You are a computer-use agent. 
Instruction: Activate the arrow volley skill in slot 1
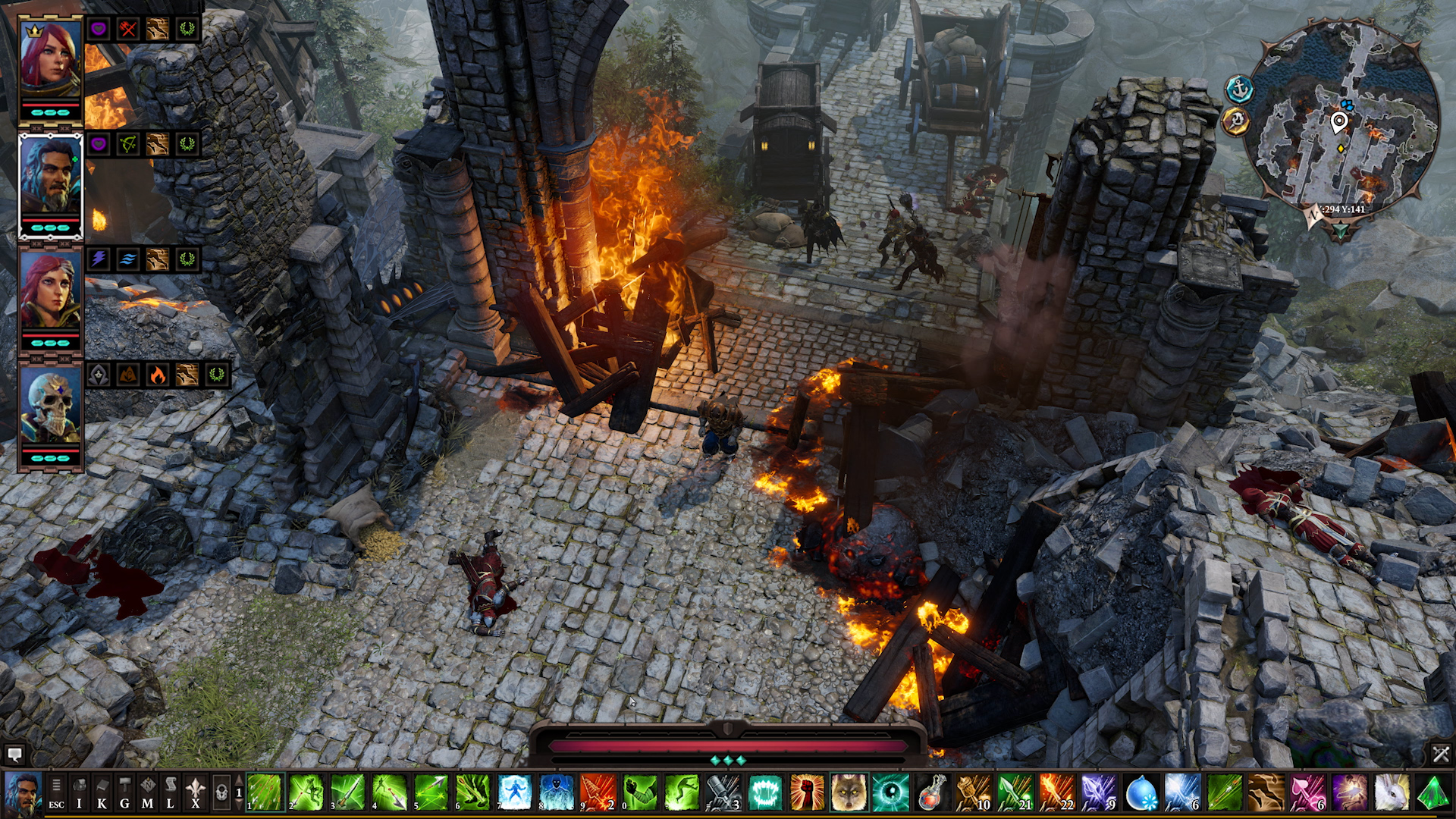click(x=265, y=792)
